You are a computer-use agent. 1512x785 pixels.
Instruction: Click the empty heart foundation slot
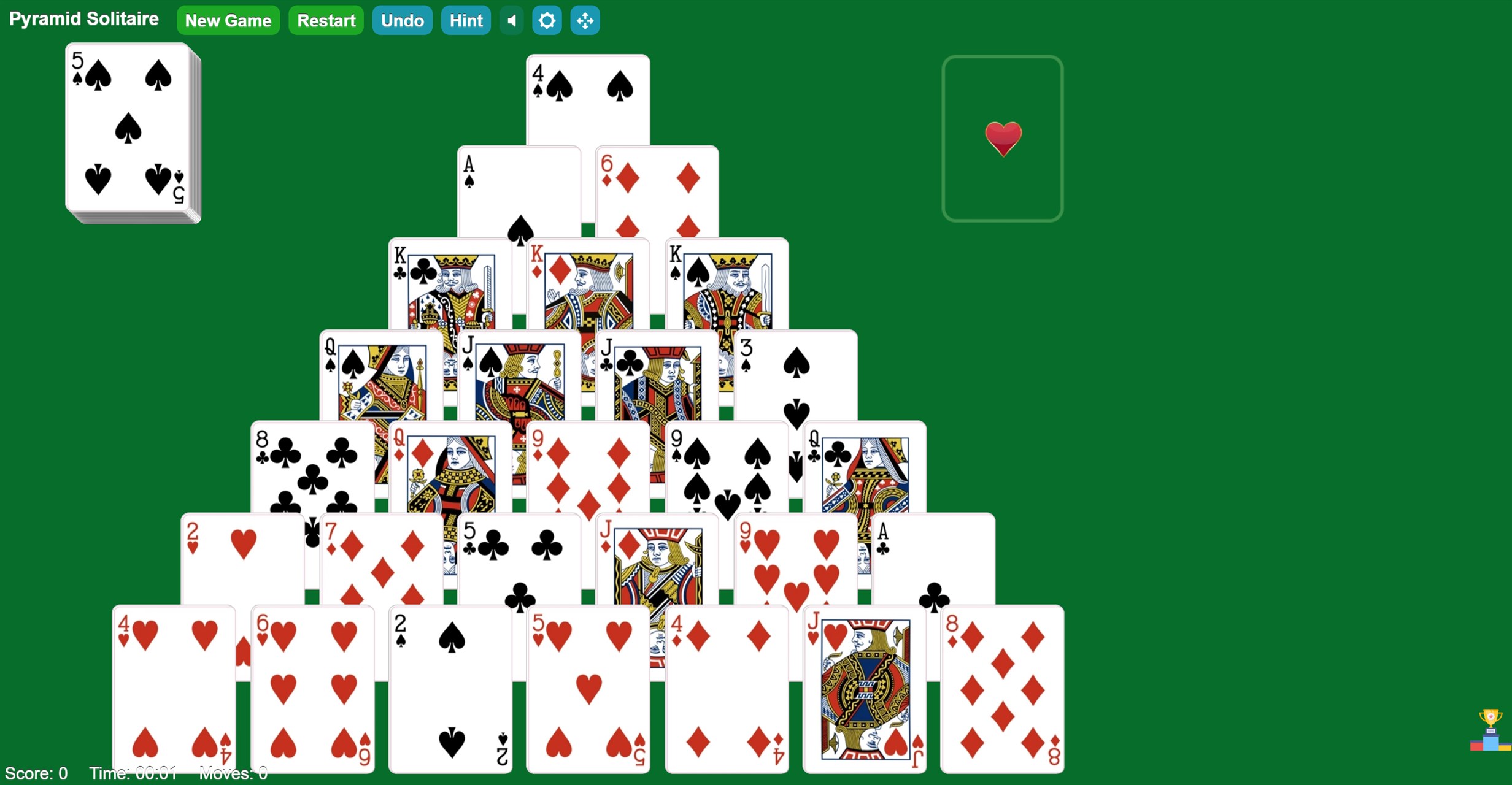coord(1003,136)
